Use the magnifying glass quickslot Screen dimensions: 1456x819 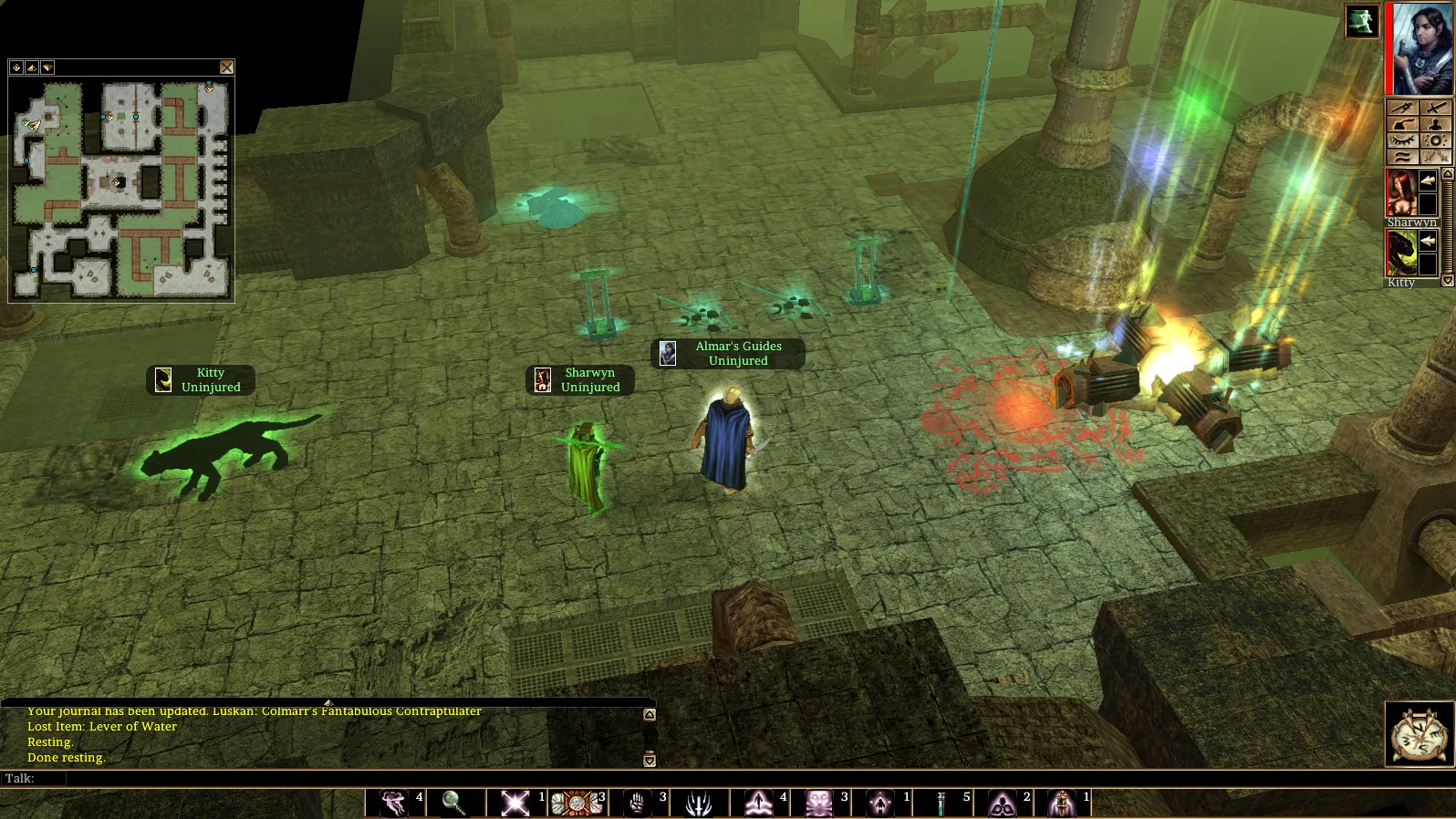(x=454, y=803)
